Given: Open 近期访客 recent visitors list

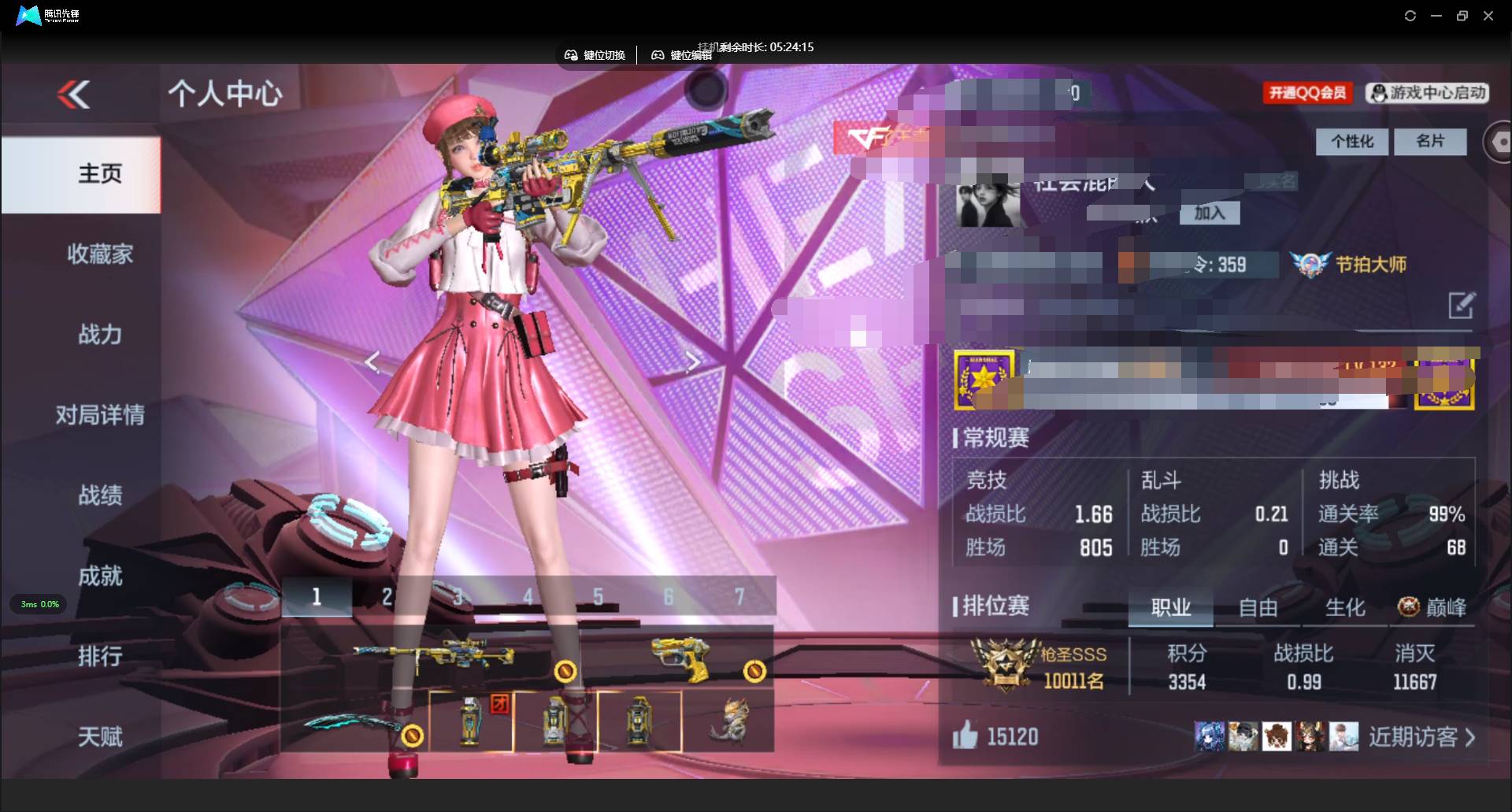Looking at the screenshot, I should pos(1421,737).
